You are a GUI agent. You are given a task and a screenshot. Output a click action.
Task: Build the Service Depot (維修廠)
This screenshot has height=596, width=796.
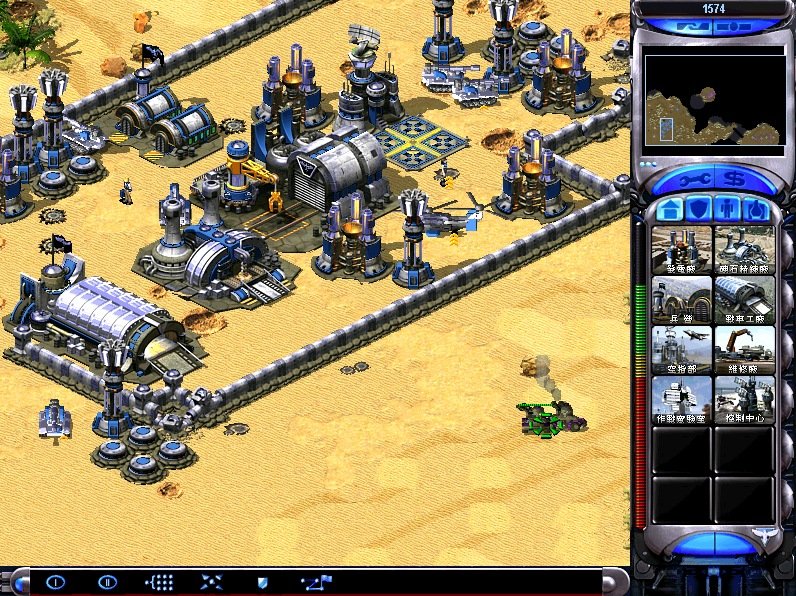pos(744,349)
